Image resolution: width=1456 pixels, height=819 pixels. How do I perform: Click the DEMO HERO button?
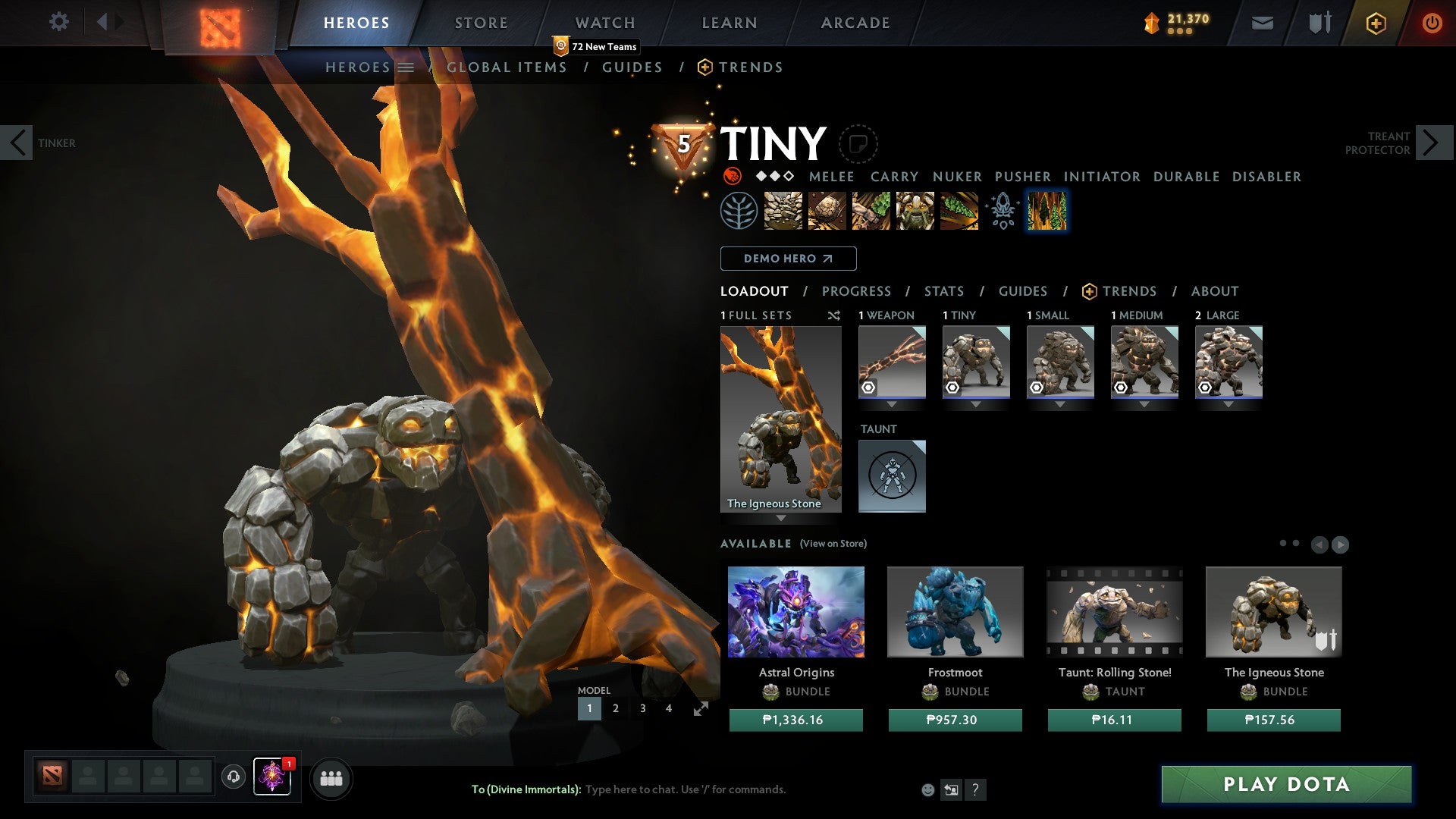click(788, 259)
